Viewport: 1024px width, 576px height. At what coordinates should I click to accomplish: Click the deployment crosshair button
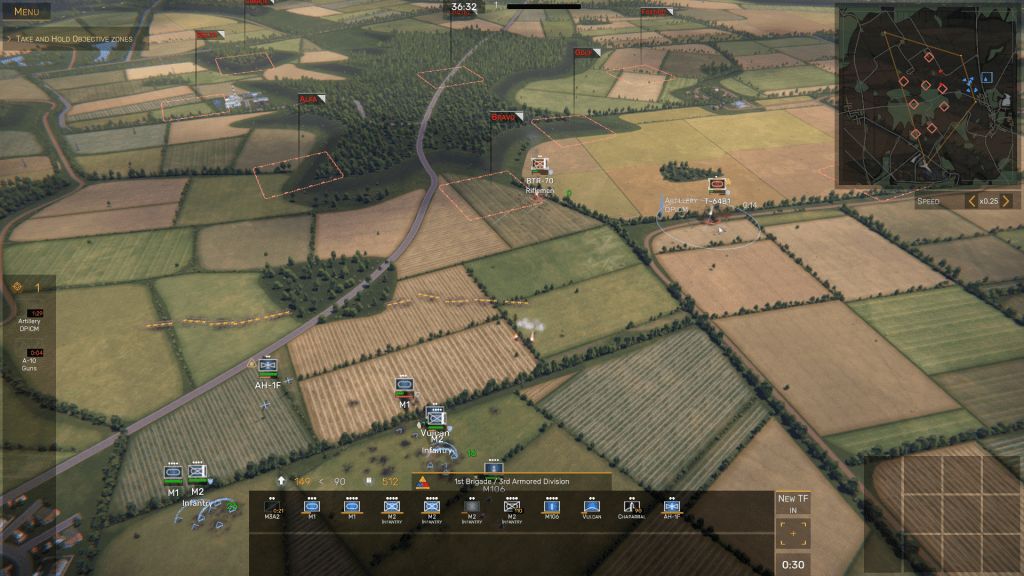pos(793,534)
